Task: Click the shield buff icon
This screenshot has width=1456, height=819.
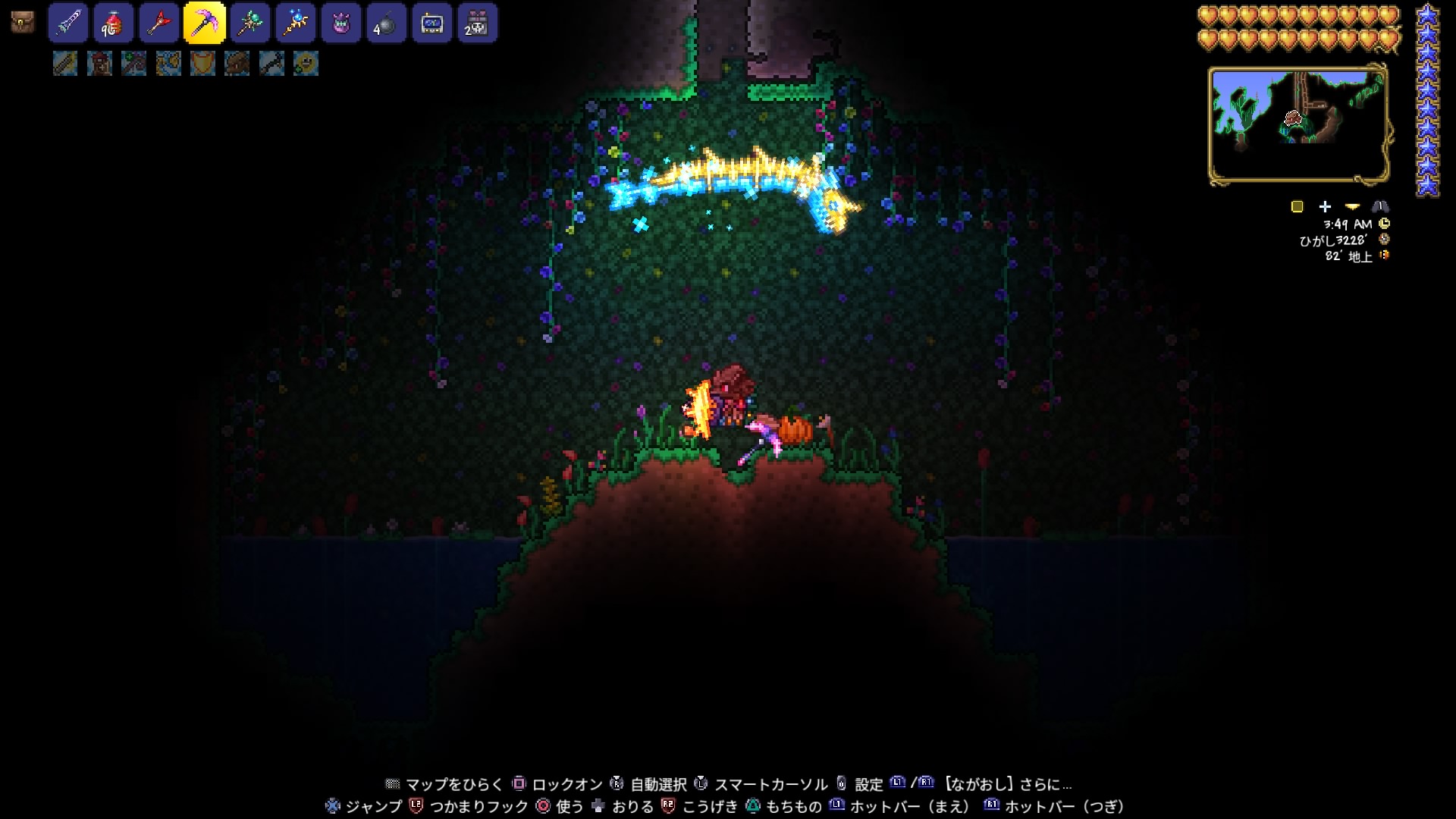Action: tap(202, 64)
